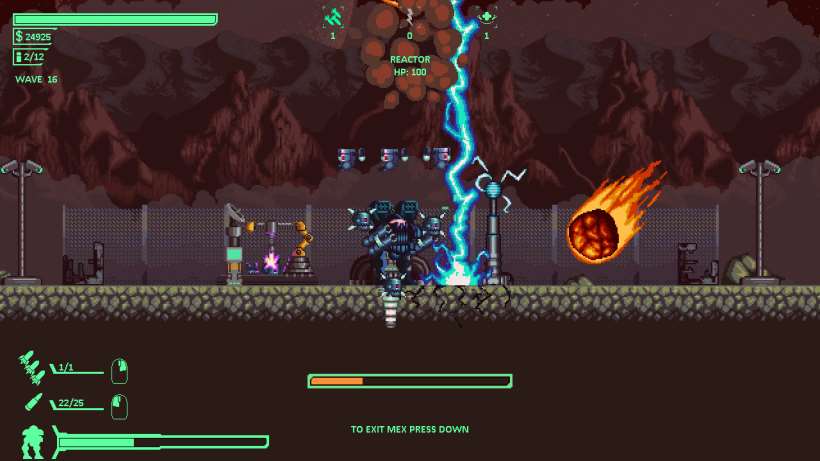
Task: Select the green turret icon at top
Action: coord(333,16)
